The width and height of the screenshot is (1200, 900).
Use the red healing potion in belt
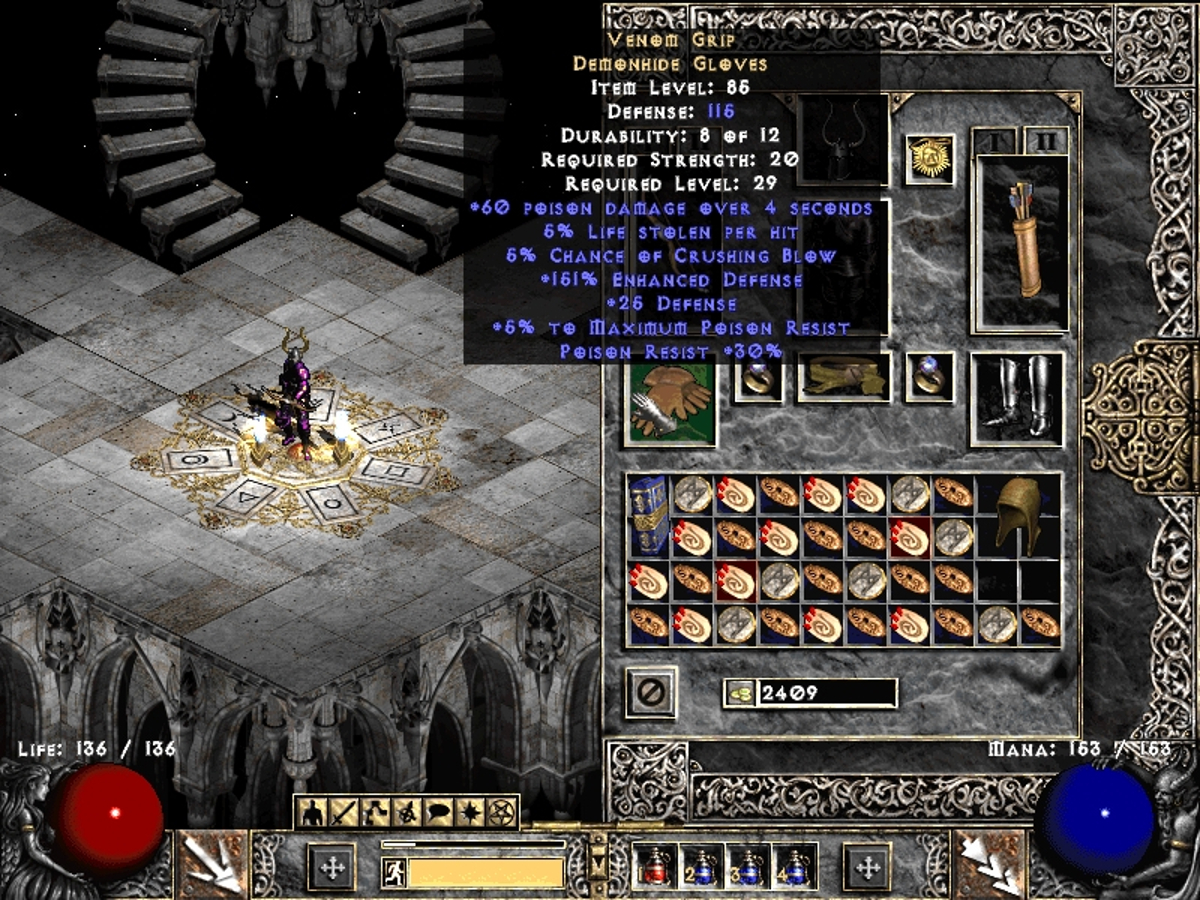pos(654,865)
